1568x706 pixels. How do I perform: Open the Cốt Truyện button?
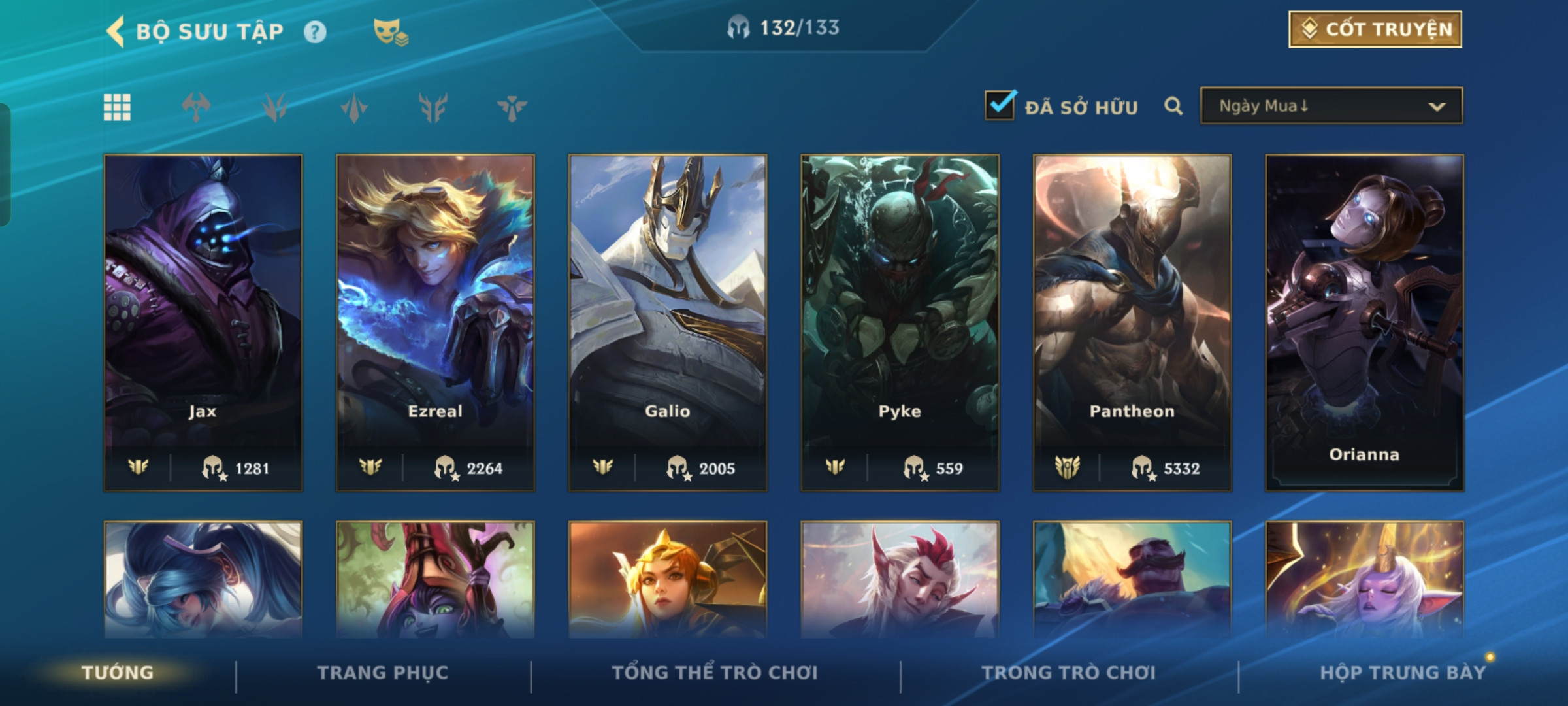(x=1375, y=29)
